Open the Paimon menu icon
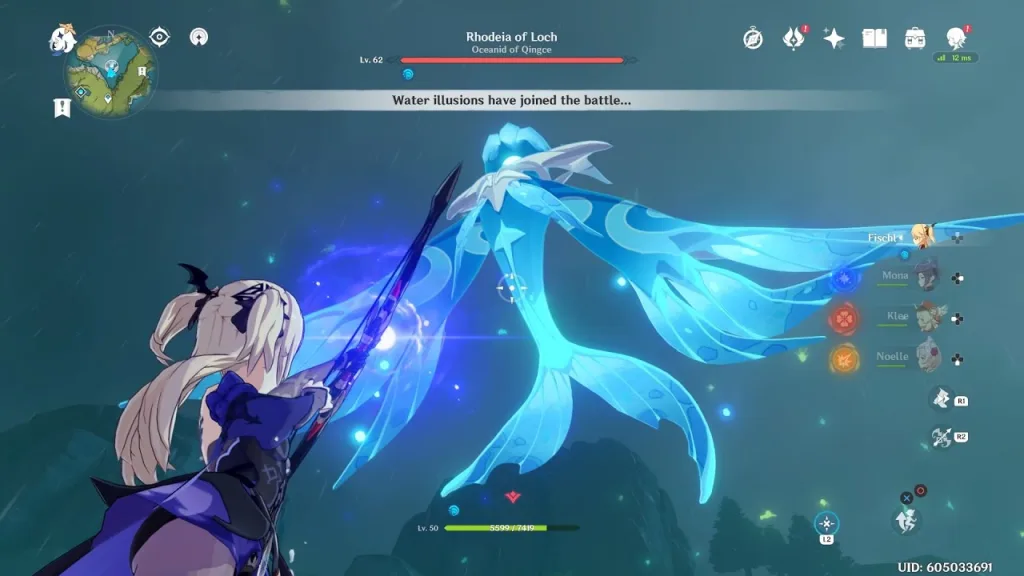 click(62, 39)
